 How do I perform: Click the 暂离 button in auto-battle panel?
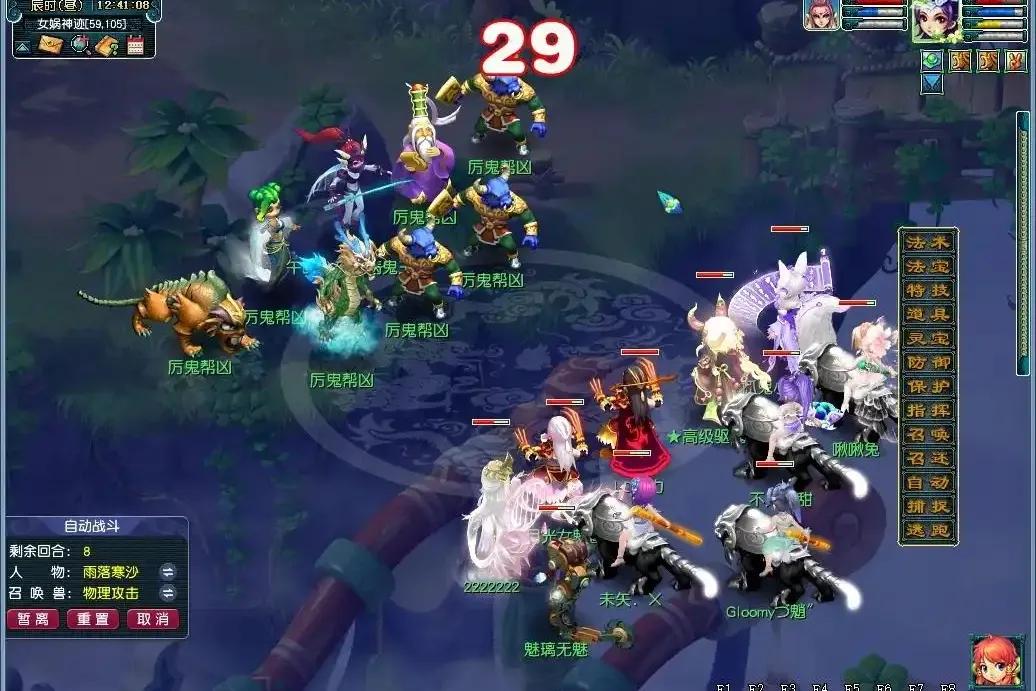click(33, 619)
